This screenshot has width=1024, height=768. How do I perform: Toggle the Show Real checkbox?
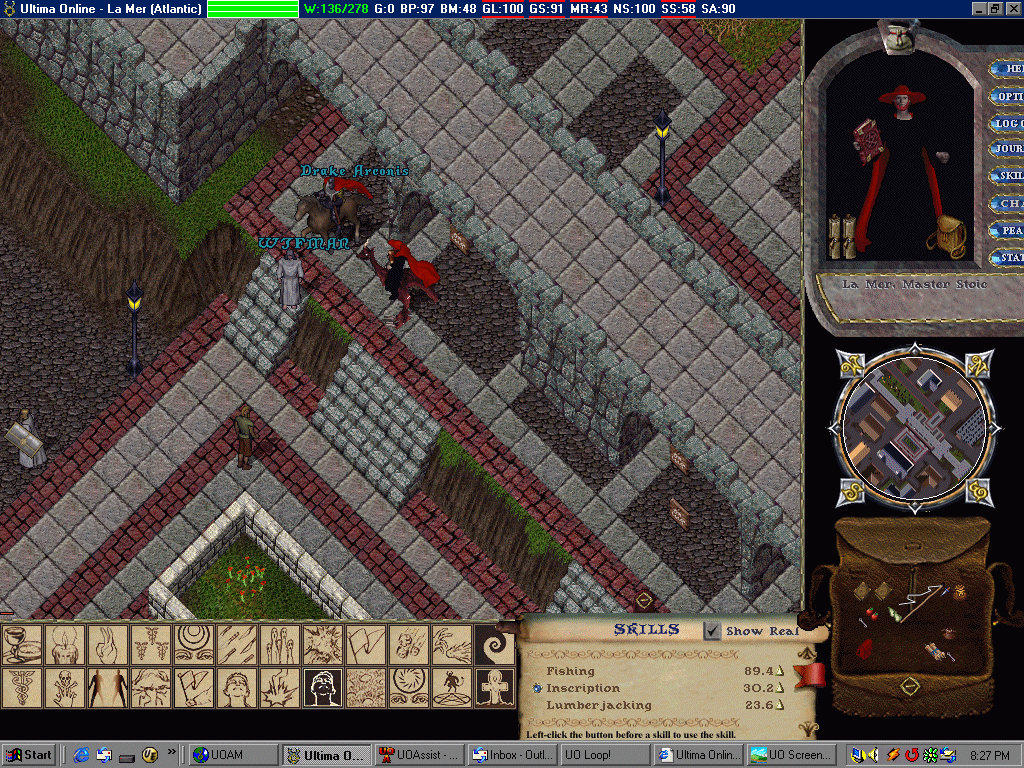712,630
